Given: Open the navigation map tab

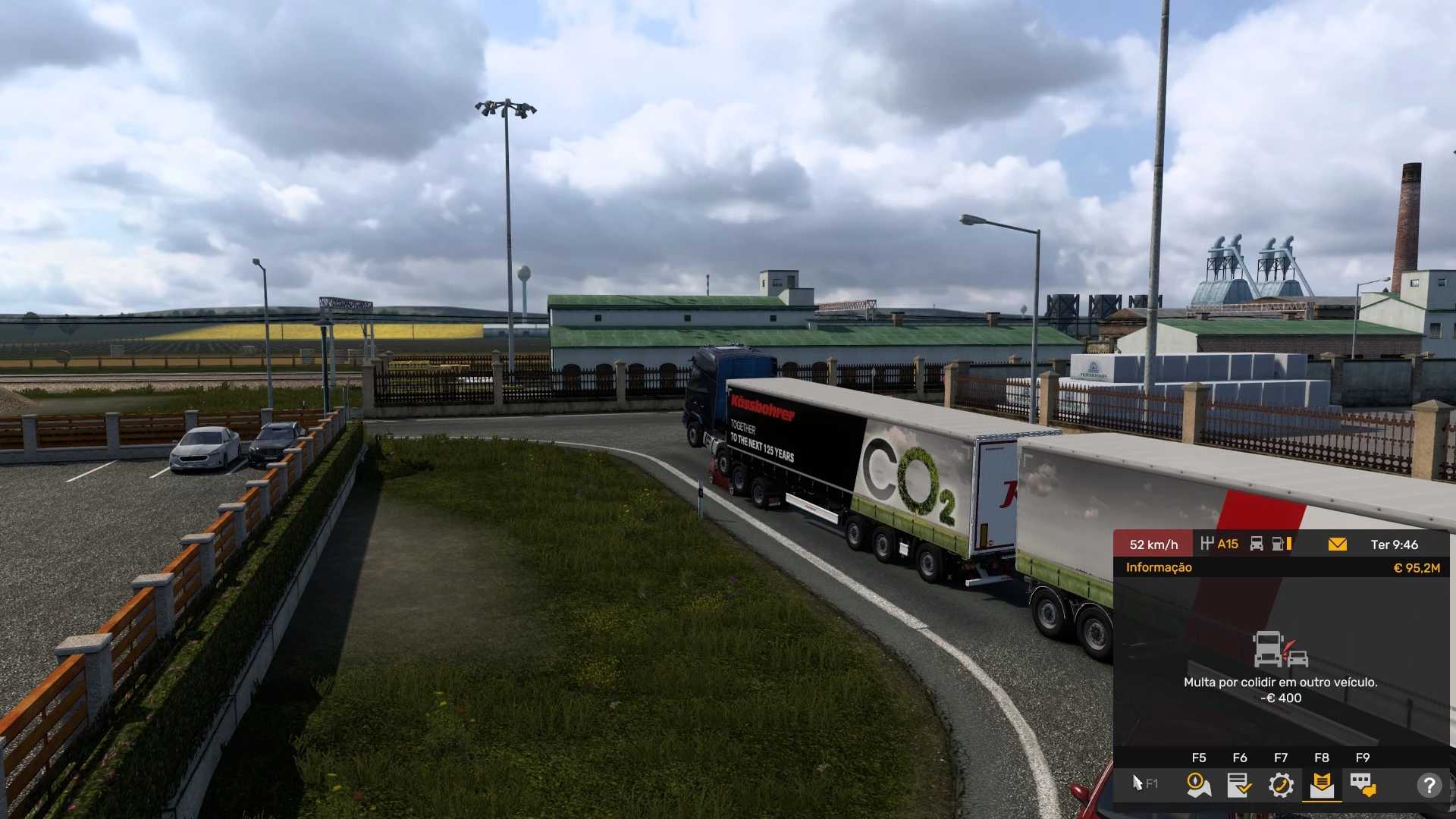Looking at the screenshot, I should (x=1198, y=784).
